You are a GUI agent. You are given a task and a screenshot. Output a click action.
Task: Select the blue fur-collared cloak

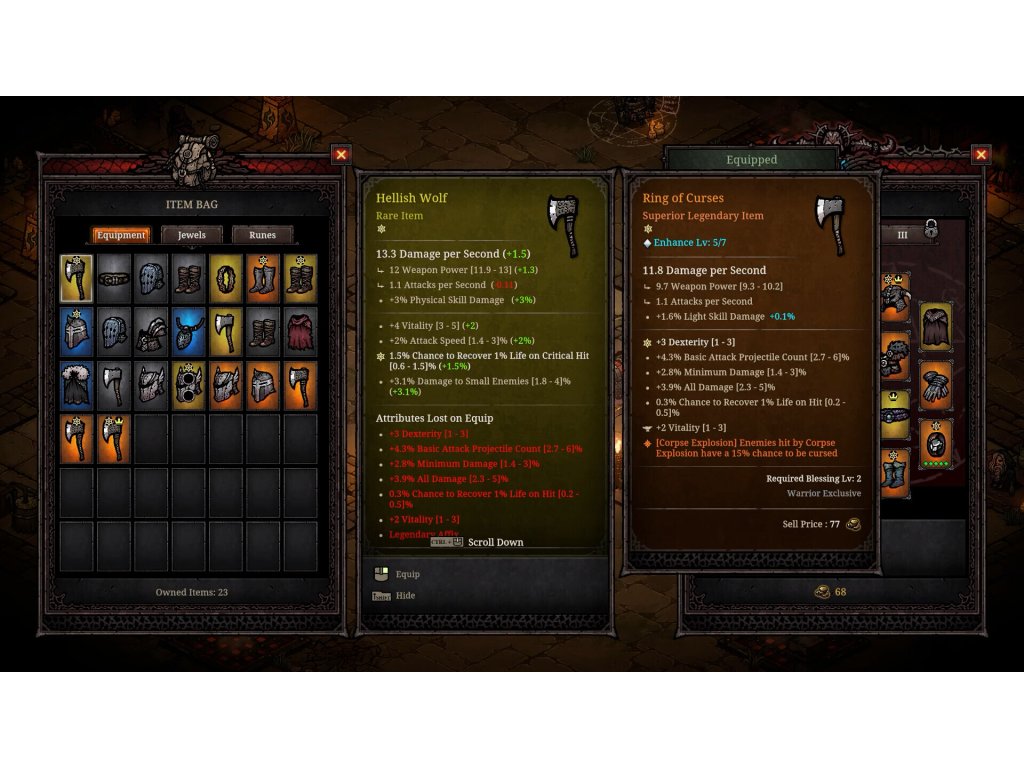coord(76,386)
